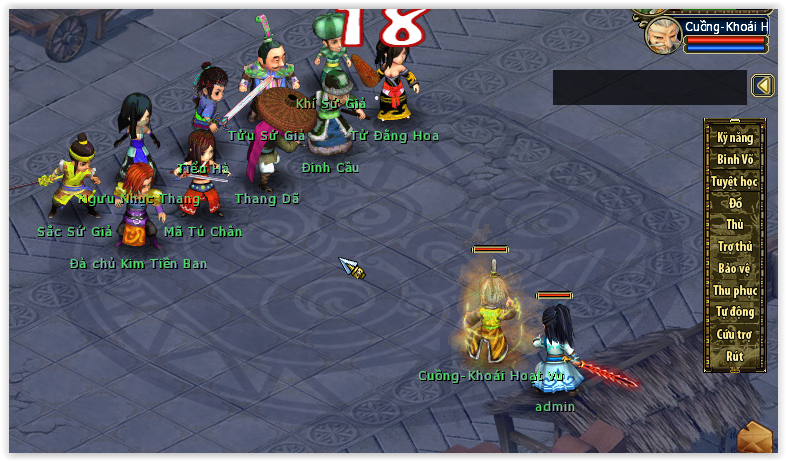Toggle Tự động auto battle
Viewport: 786px width, 461px height.
coord(735,312)
